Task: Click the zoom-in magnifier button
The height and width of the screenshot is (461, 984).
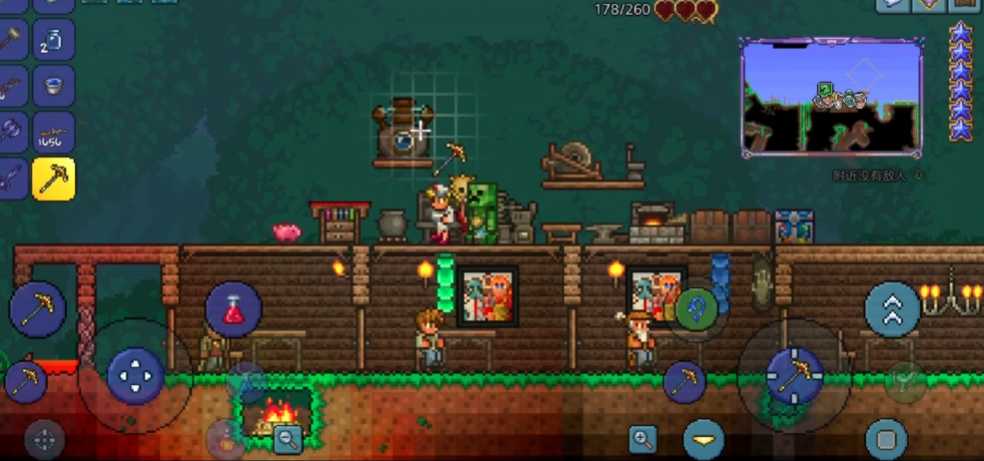Action: tap(642, 437)
